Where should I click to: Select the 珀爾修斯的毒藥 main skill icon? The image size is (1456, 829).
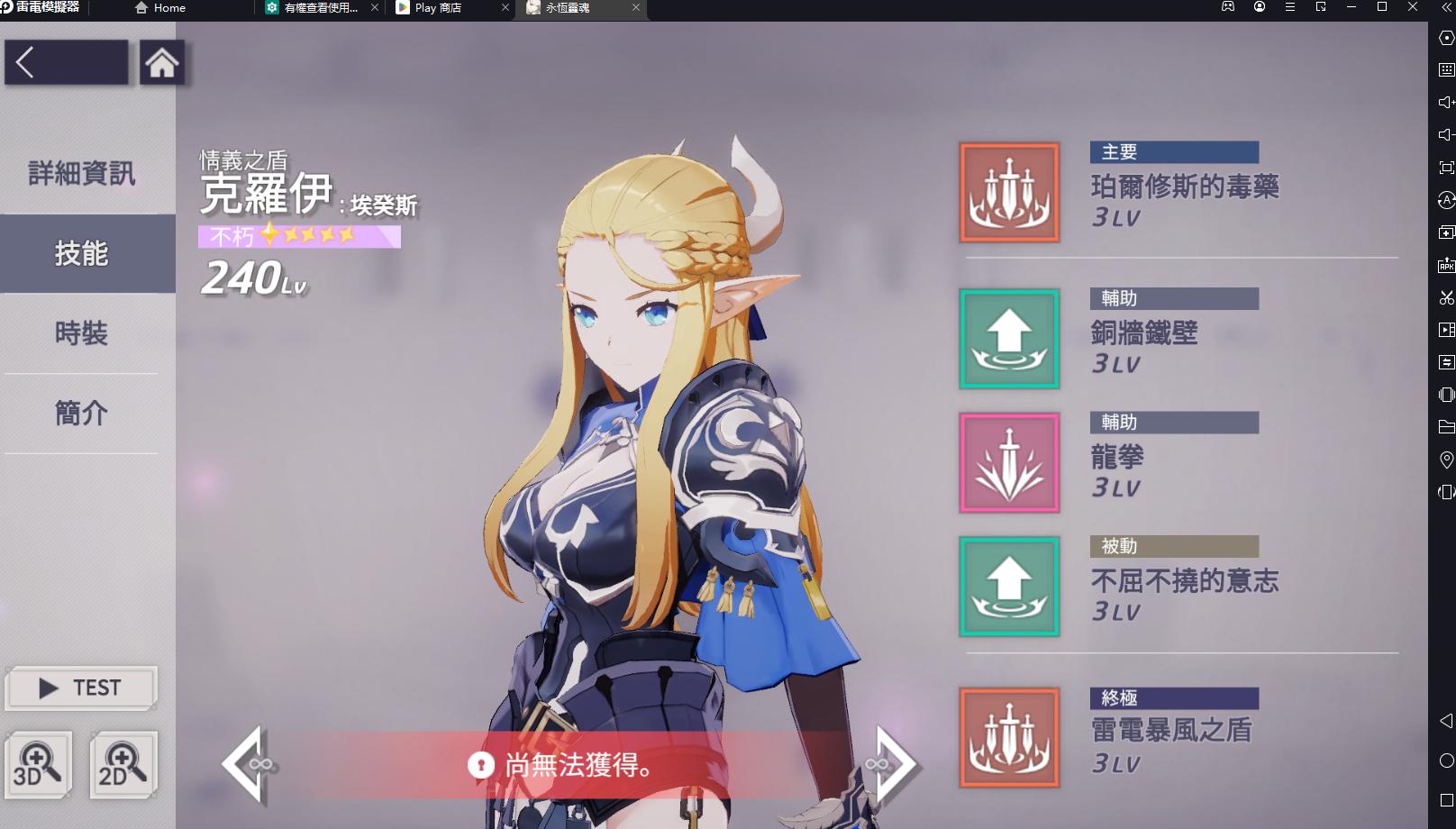coord(1008,193)
